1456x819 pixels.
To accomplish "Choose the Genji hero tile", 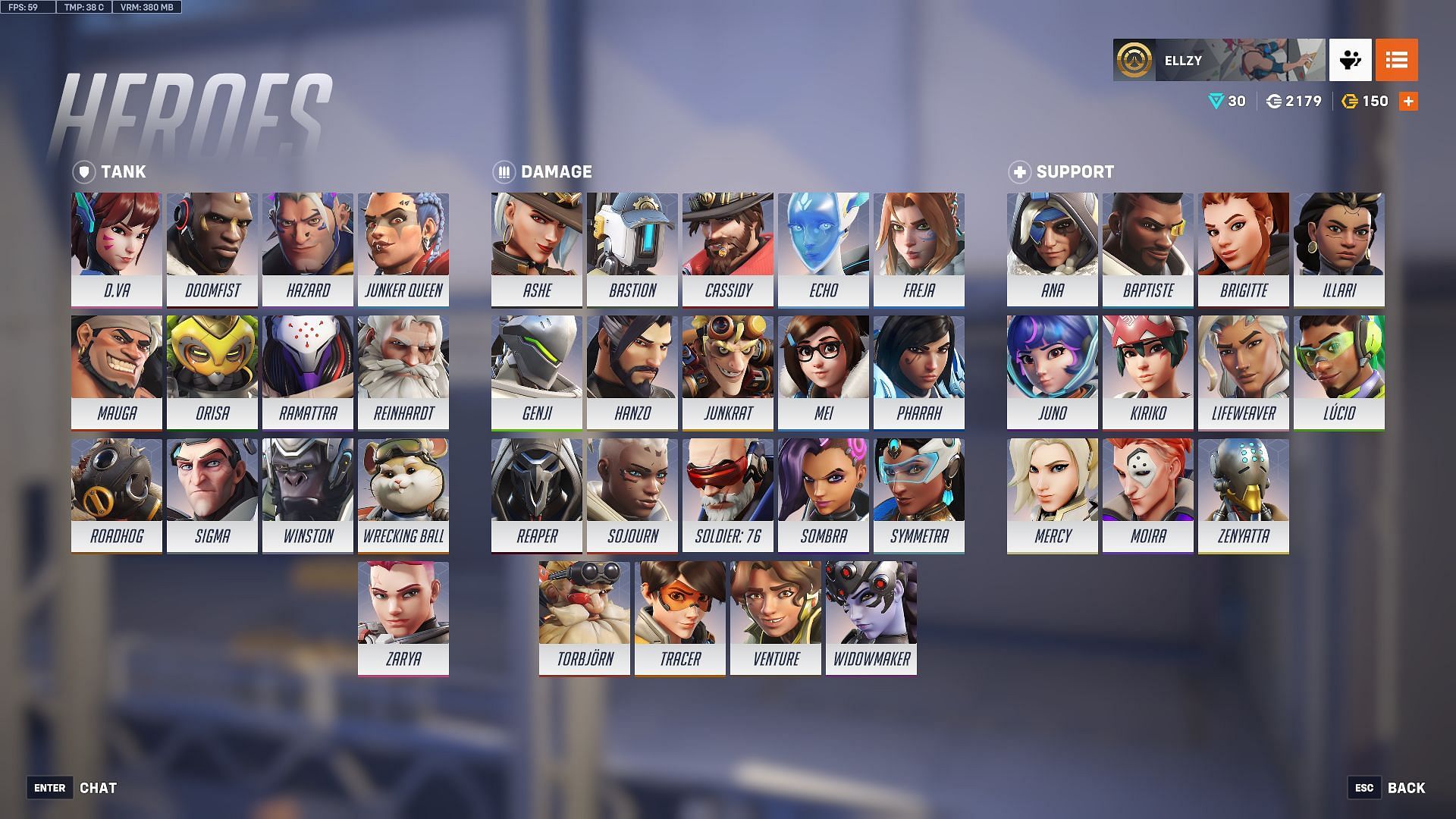I will [536, 372].
